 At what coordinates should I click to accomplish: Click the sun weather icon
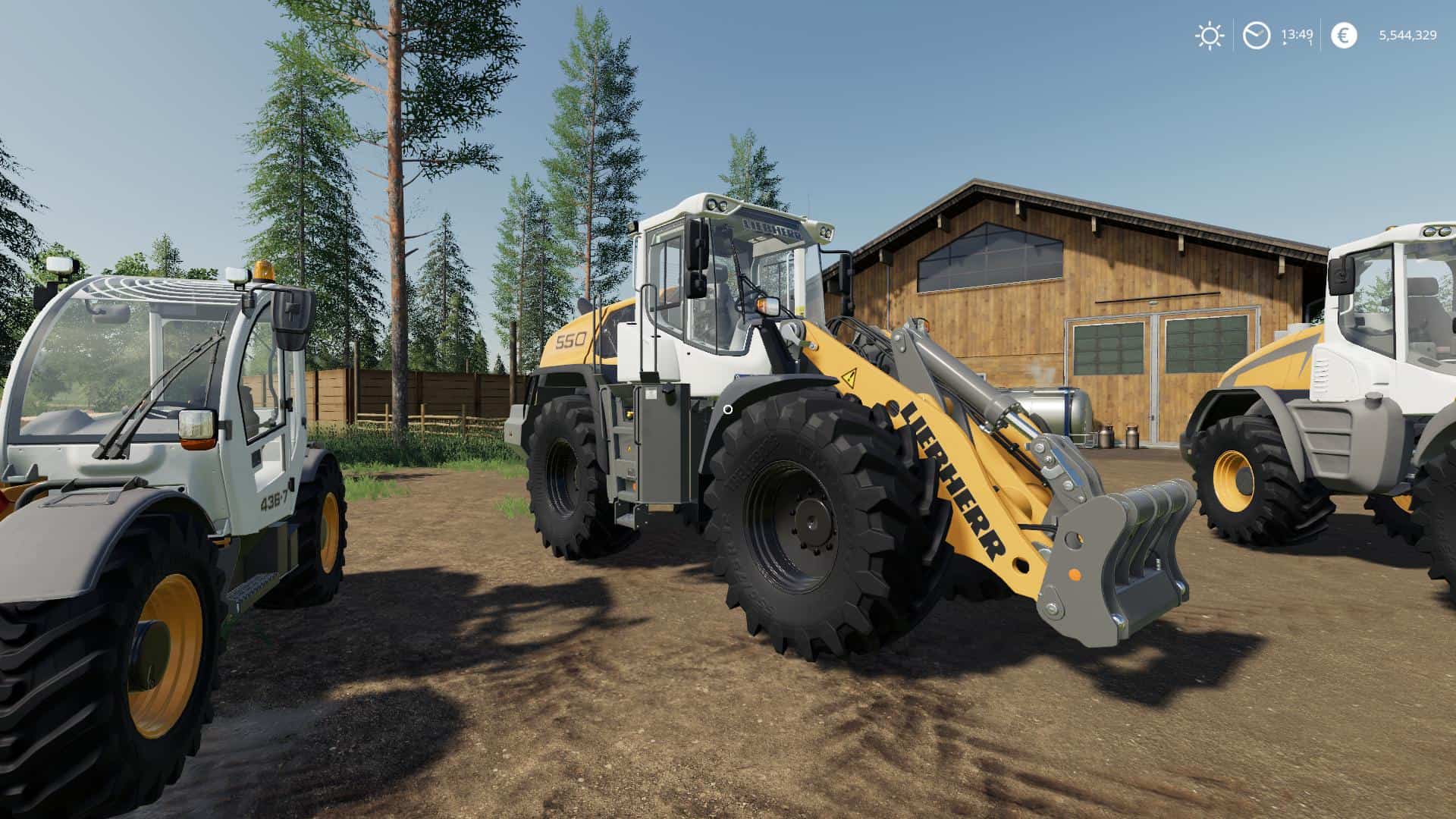tap(1209, 36)
